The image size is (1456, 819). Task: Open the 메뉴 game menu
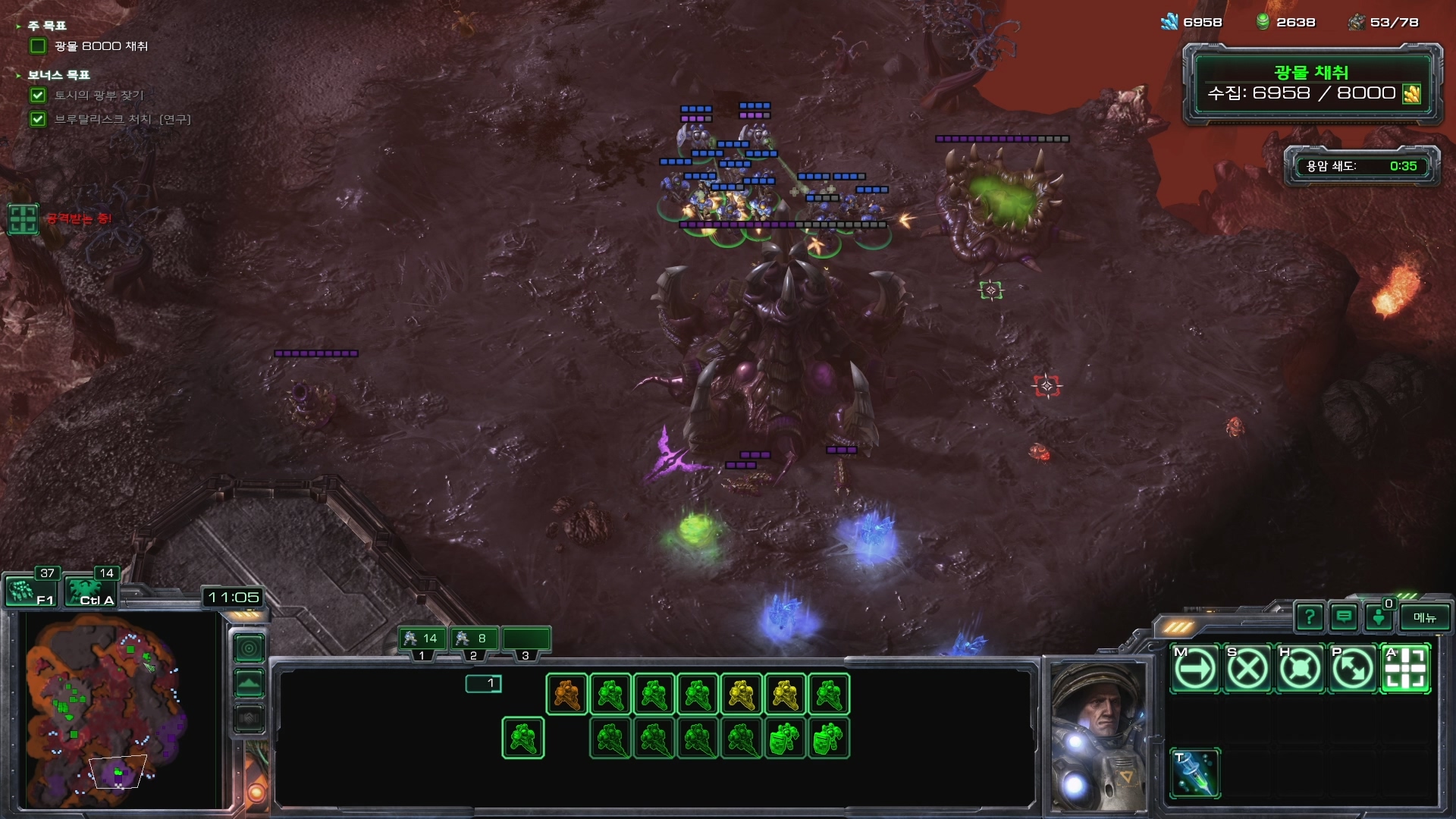coord(1424,618)
